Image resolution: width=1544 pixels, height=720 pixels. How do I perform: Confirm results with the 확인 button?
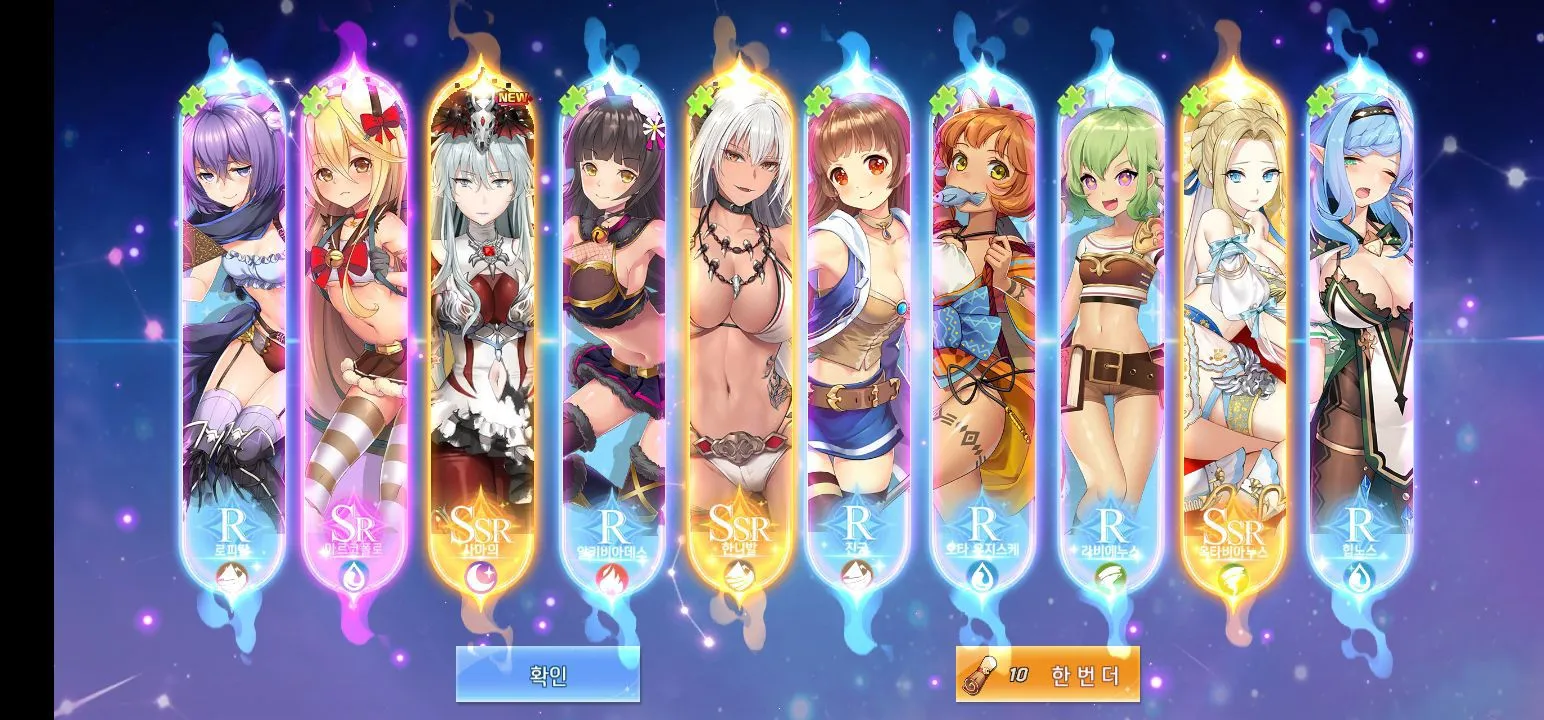pyautogui.click(x=547, y=674)
